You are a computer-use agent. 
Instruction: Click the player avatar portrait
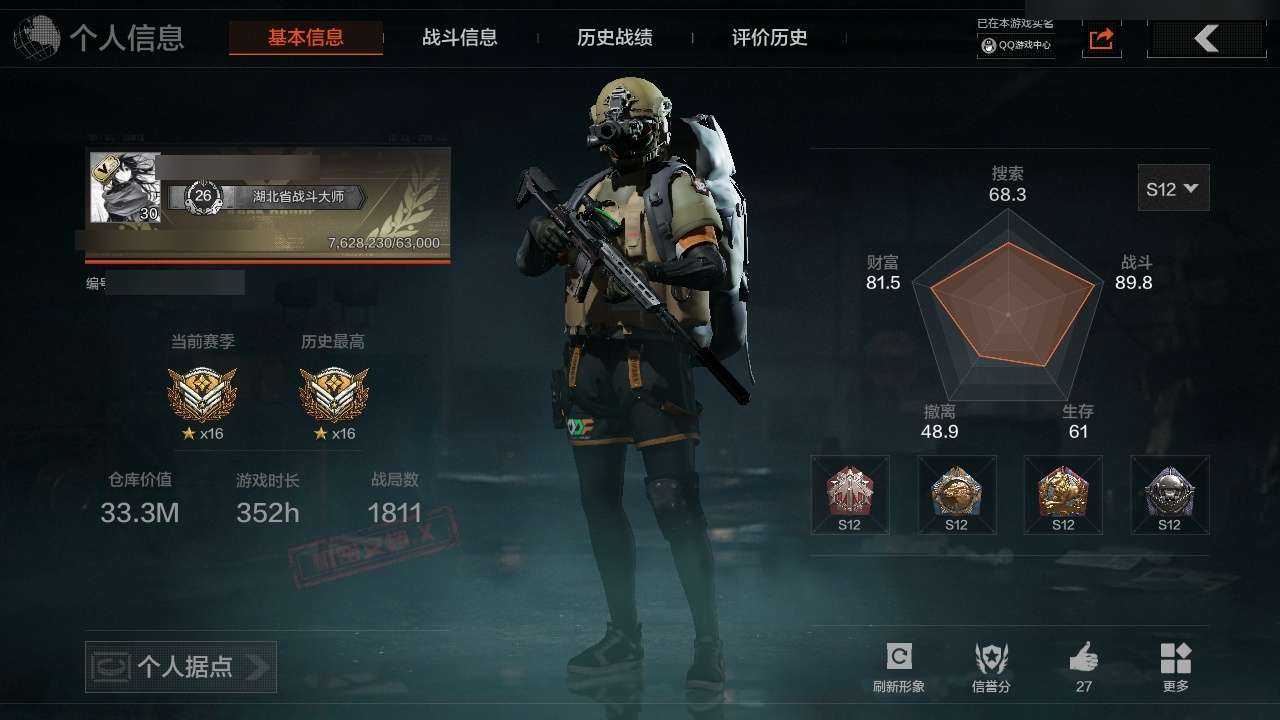pyautogui.click(x=125, y=187)
